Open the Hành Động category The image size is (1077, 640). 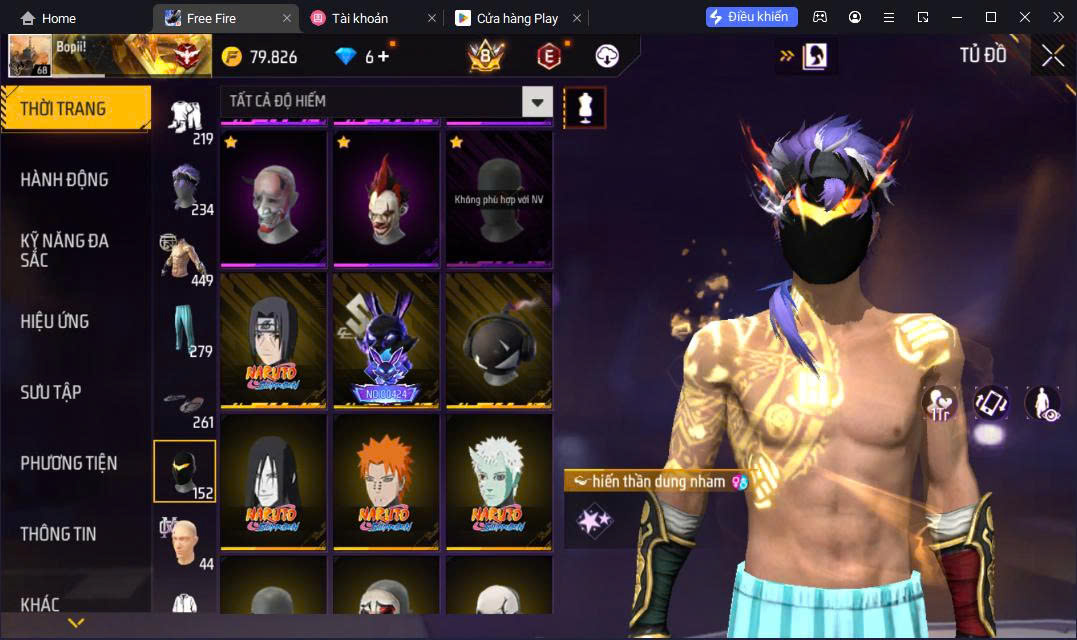64,180
